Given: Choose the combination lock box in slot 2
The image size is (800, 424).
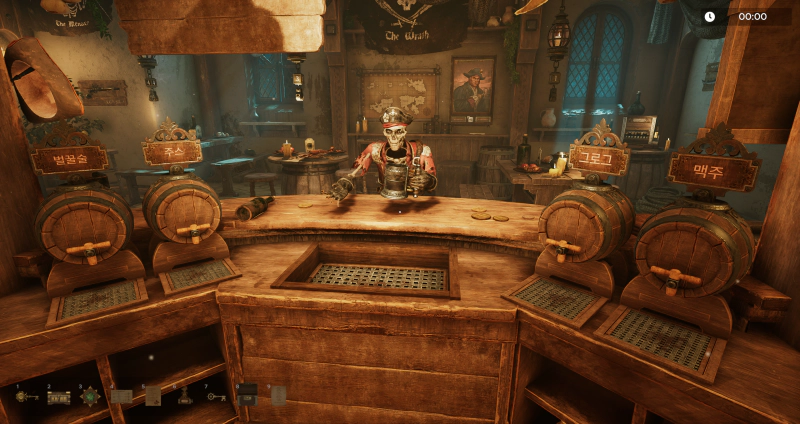Looking at the screenshot, I should click(59, 397).
